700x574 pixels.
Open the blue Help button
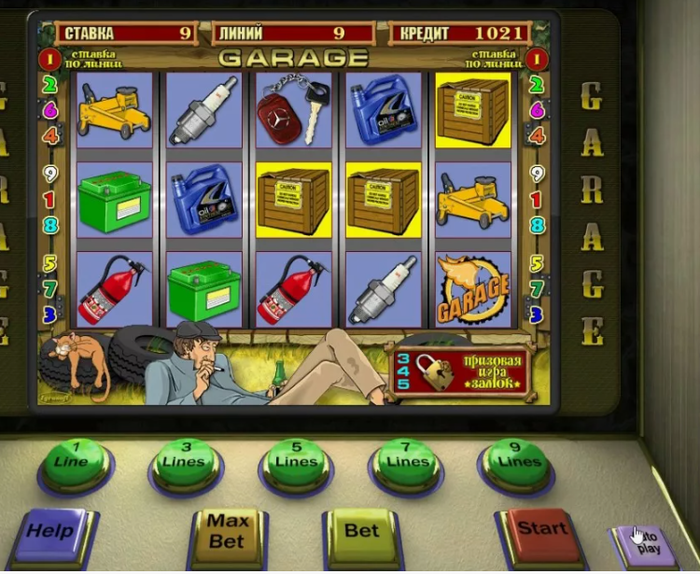[51, 532]
